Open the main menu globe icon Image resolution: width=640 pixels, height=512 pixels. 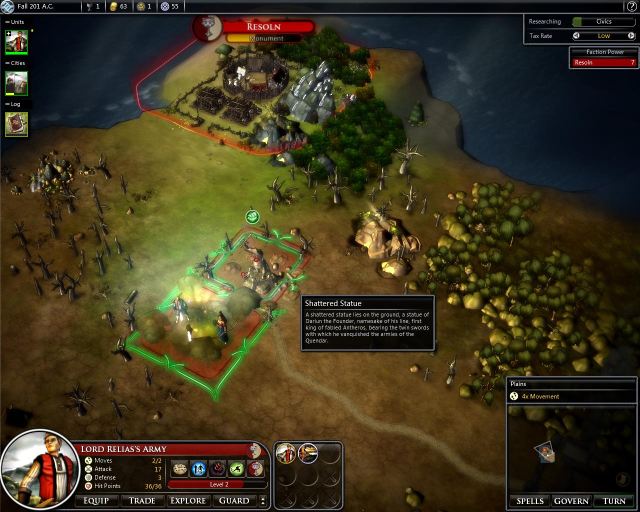tap(7, 6)
